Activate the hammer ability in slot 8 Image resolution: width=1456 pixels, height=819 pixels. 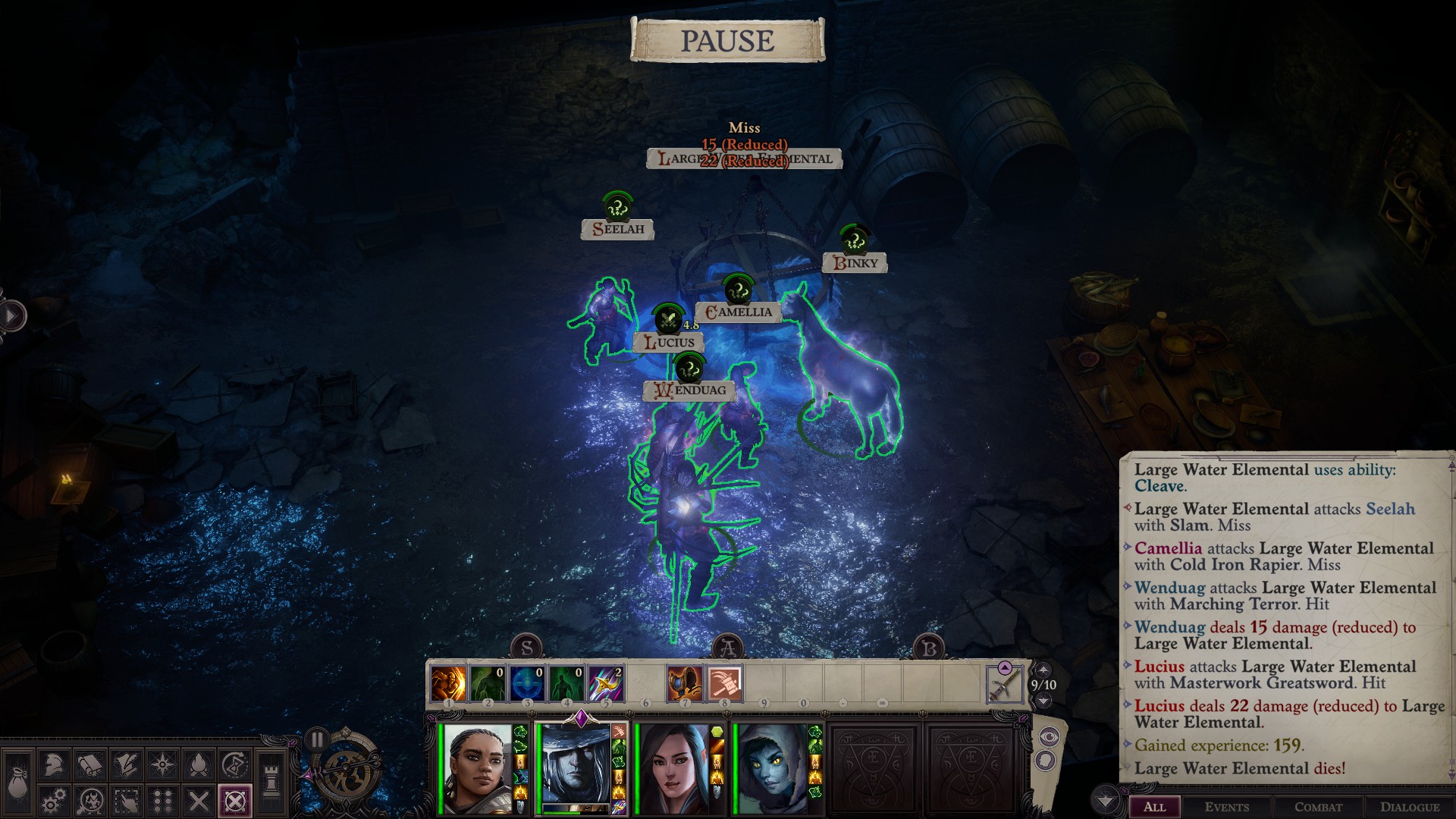(x=724, y=683)
